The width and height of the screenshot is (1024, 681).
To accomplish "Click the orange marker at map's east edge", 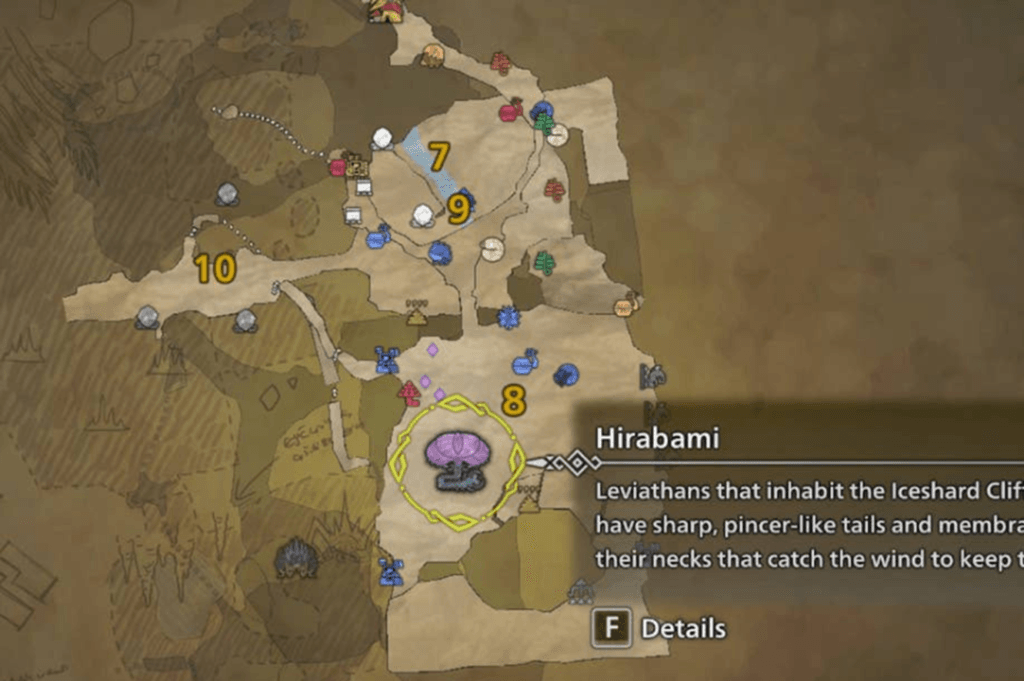I will click(x=625, y=306).
